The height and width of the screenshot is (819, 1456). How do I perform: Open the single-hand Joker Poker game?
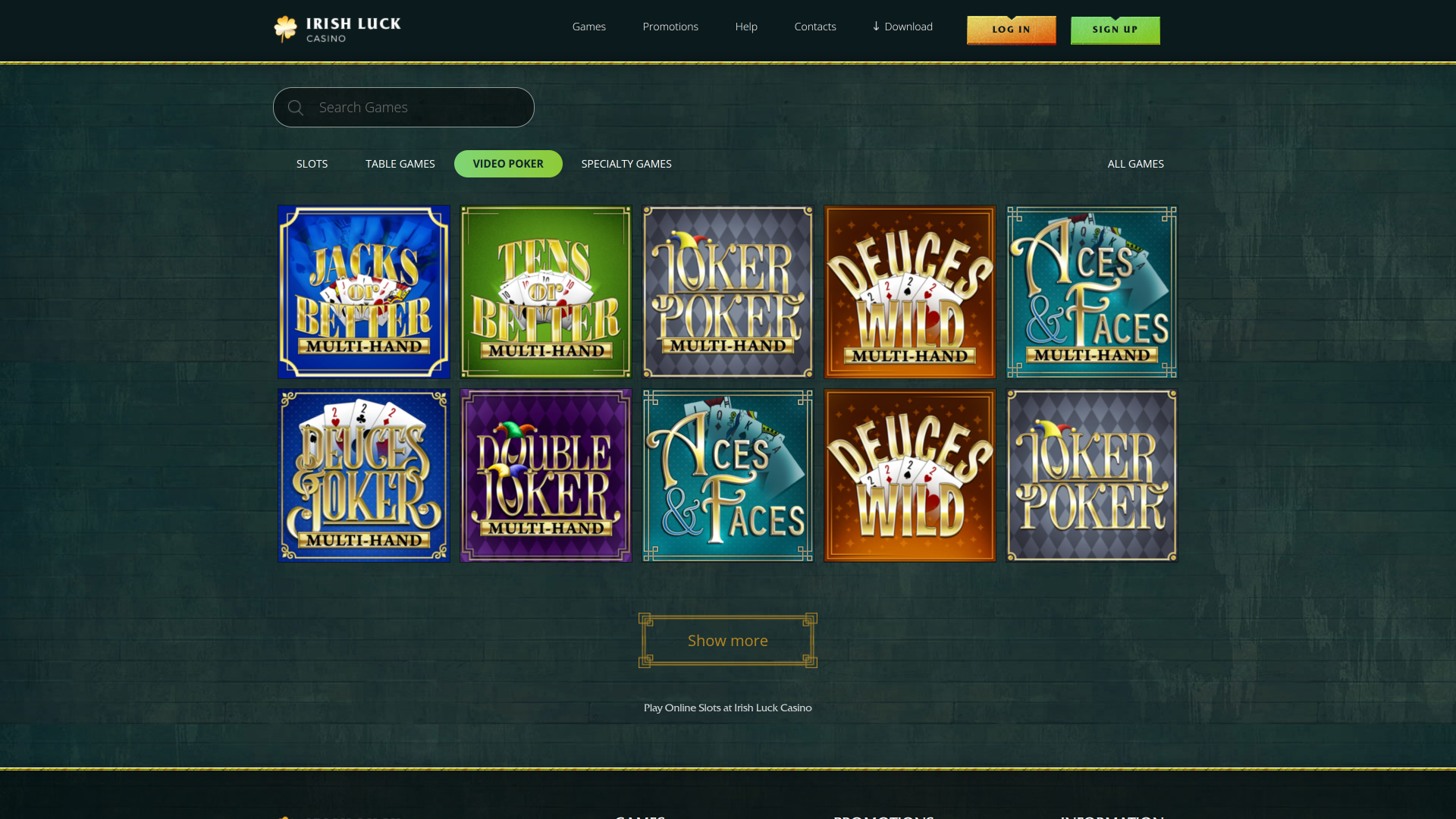click(1091, 475)
